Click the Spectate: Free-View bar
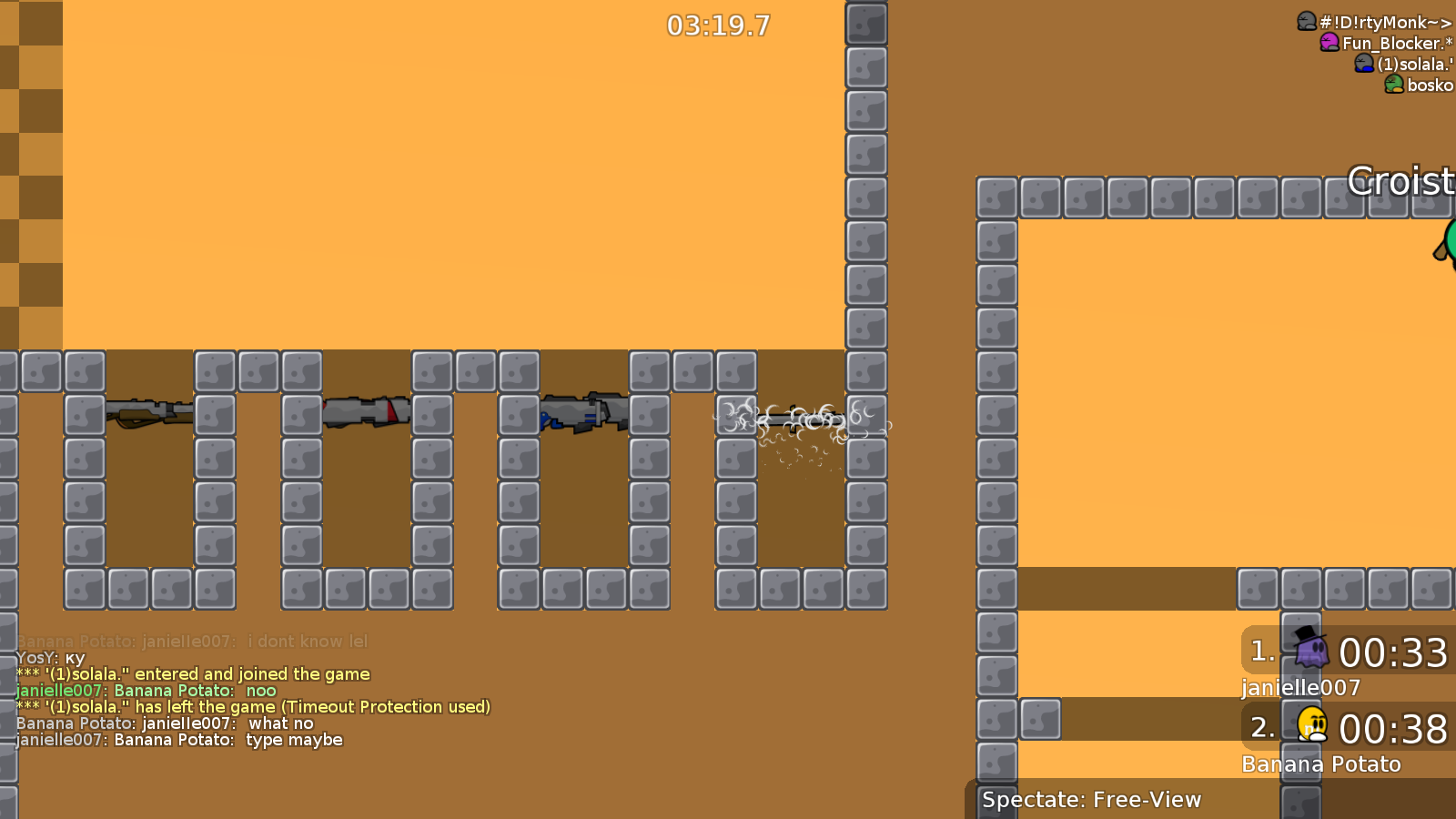 point(1091,800)
